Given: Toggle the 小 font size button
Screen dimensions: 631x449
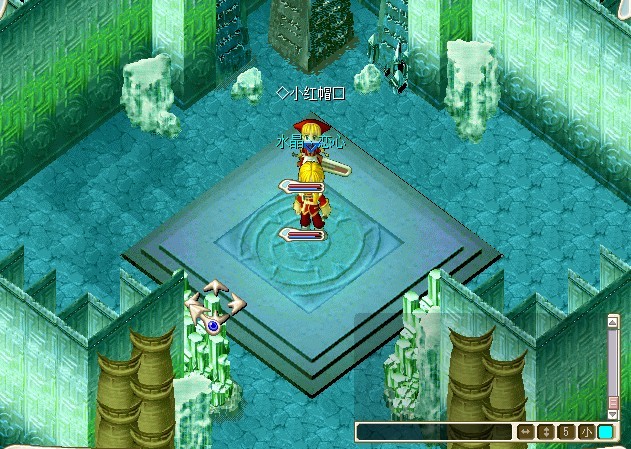Looking at the screenshot, I should pyautogui.click(x=585, y=432).
